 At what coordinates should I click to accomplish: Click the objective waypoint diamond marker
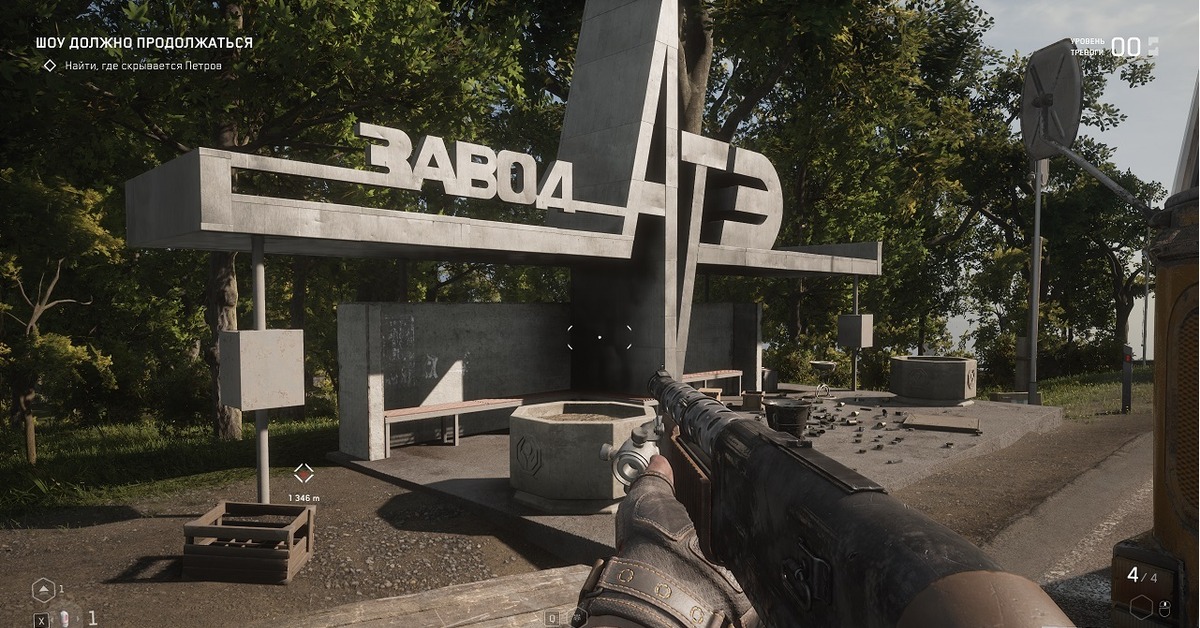click(x=303, y=474)
